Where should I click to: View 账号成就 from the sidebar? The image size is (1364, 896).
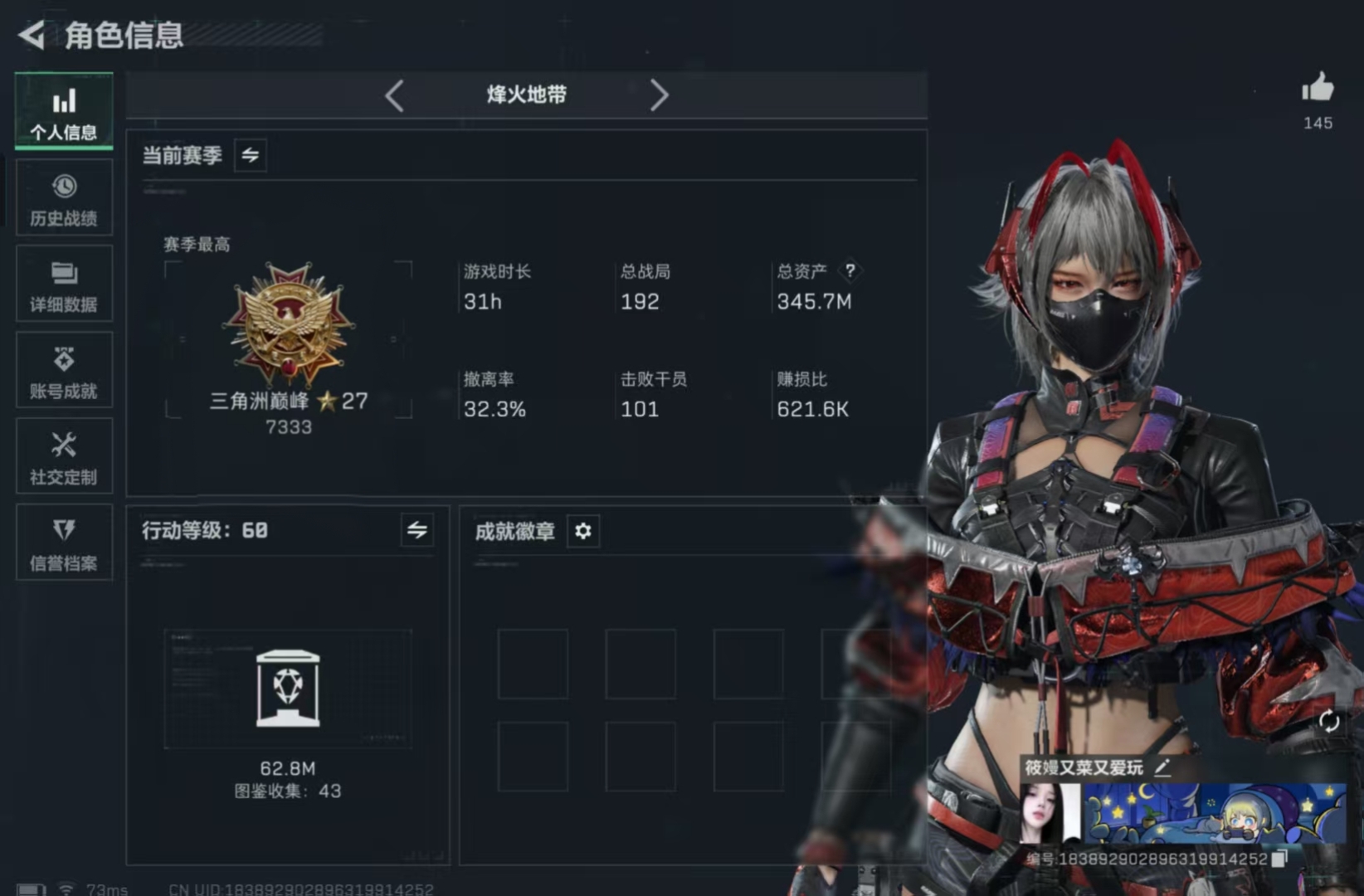pos(64,371)
